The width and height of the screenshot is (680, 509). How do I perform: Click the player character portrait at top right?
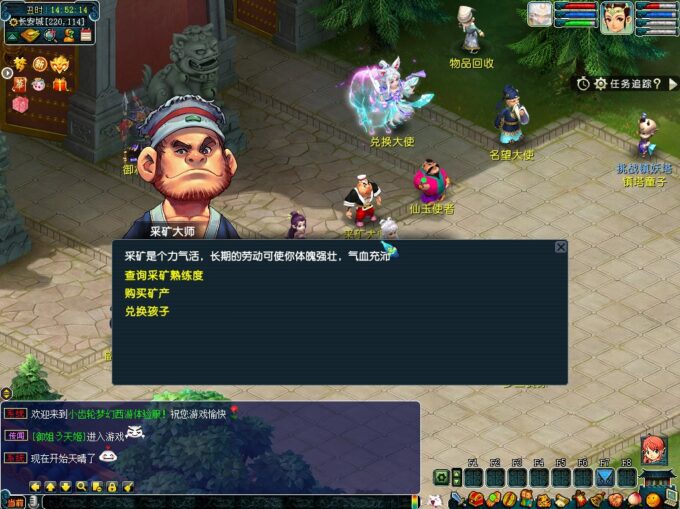coord(616,17)
